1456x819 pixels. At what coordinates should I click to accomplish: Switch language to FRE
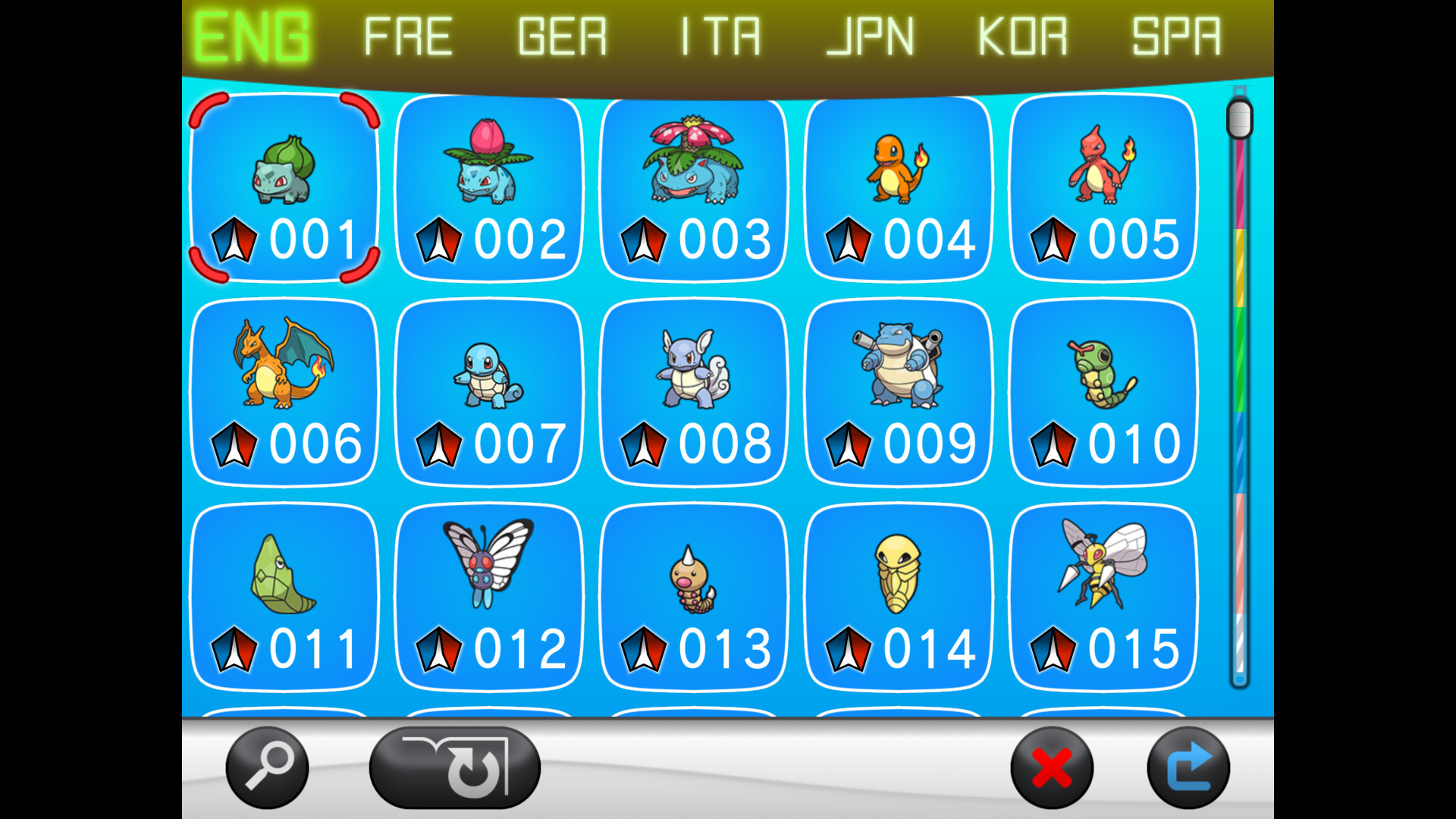(407, 36)
